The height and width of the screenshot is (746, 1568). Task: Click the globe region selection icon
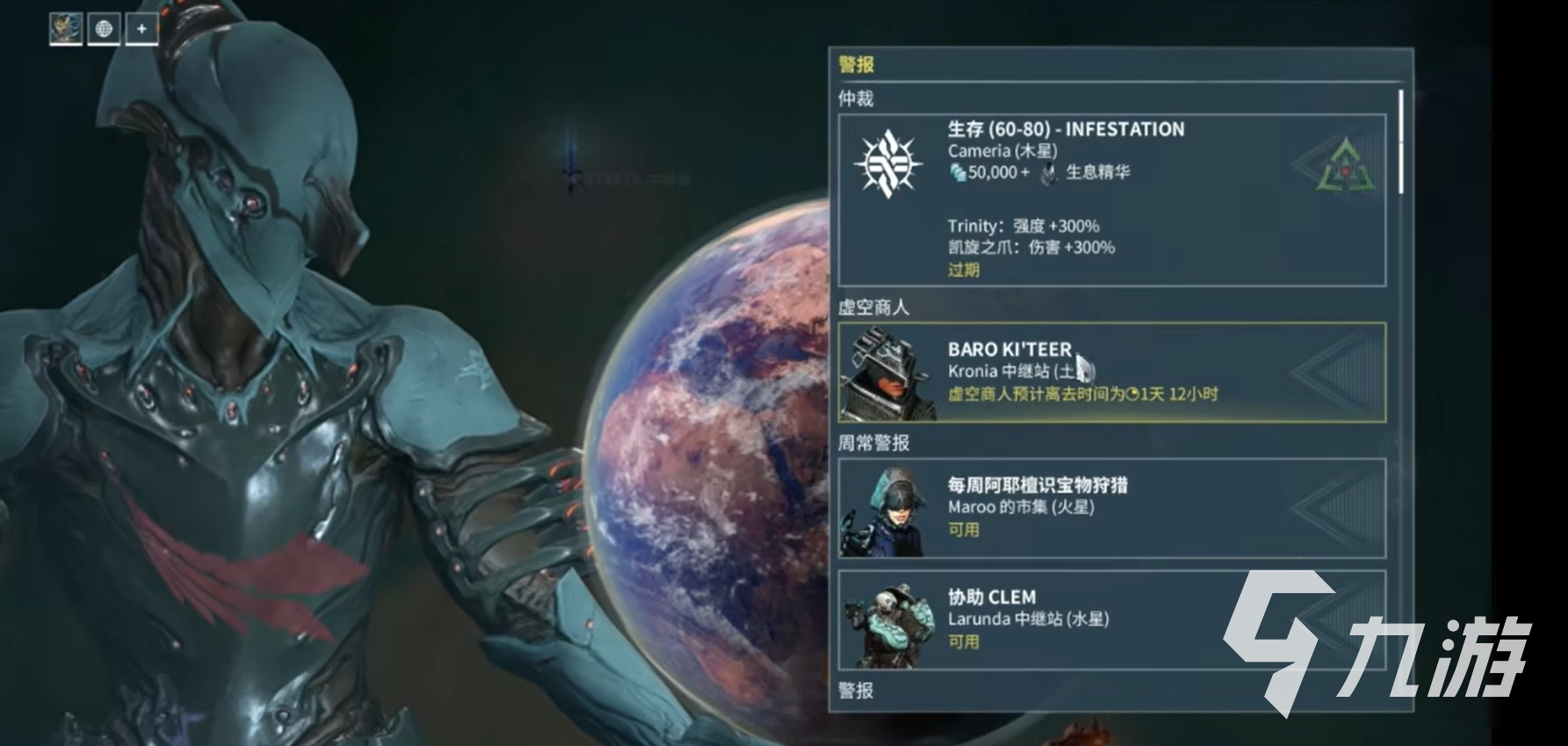105,27
